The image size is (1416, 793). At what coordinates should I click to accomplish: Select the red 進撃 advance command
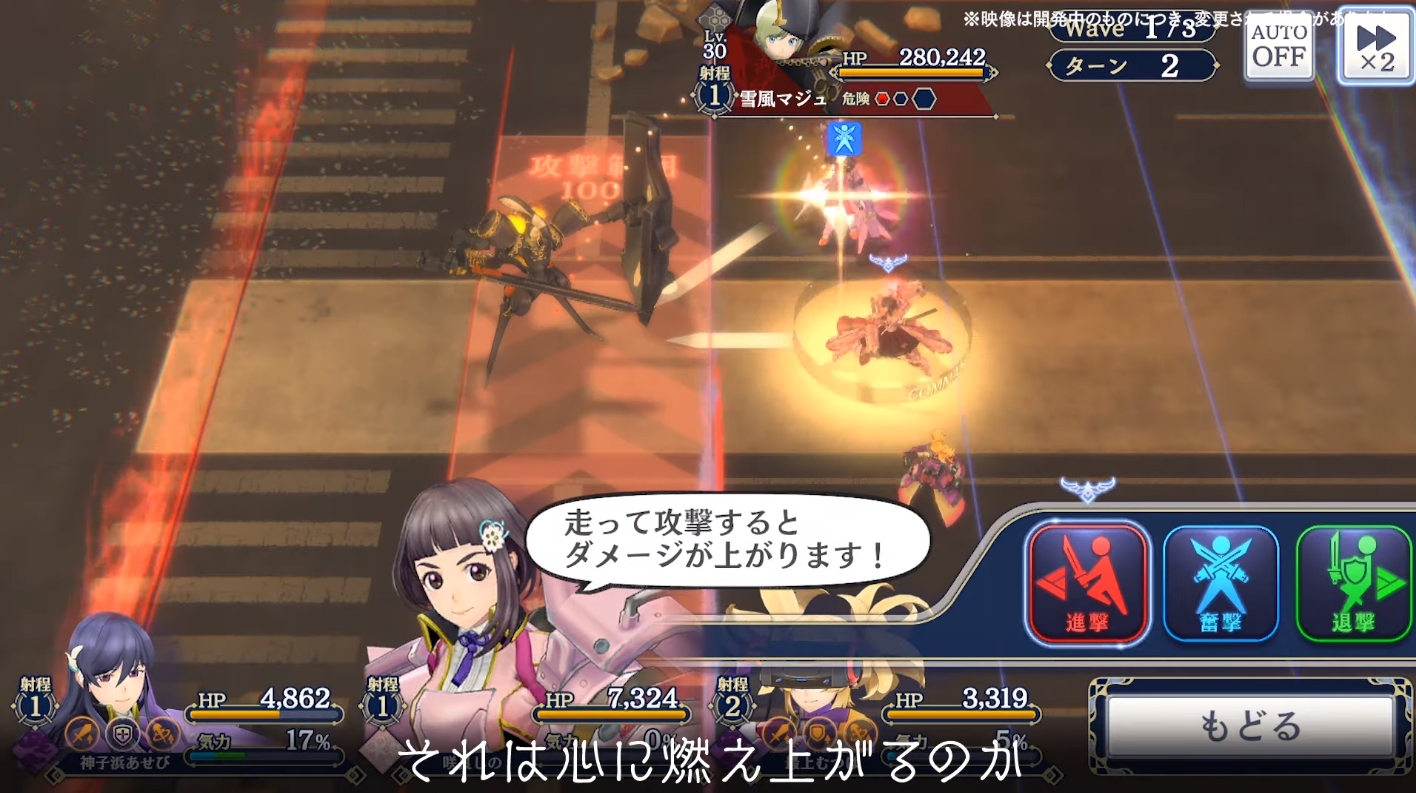[1088, 583]
